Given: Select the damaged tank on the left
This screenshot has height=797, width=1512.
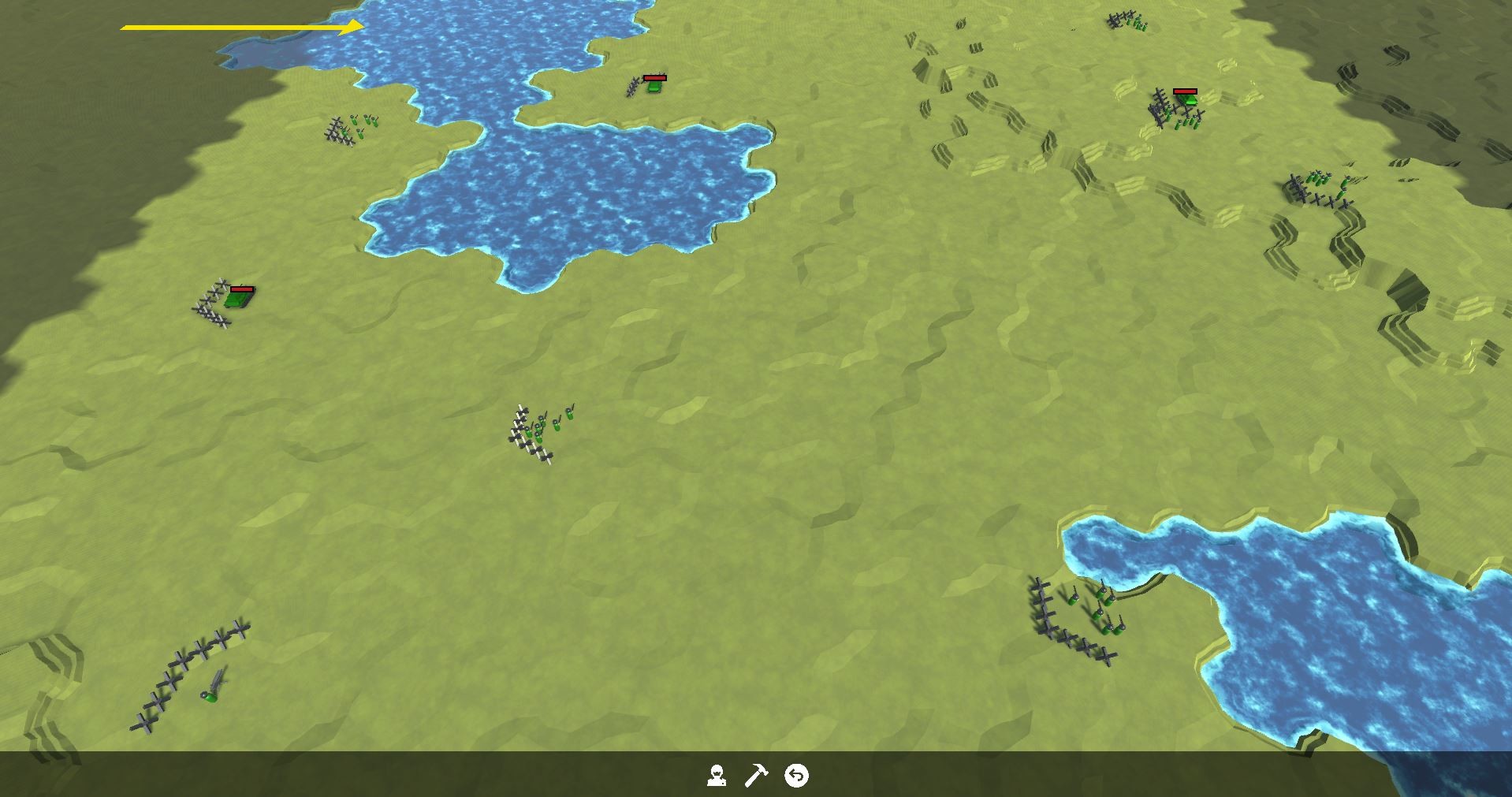Looking at the screenshot, I should tap(239, 298).
